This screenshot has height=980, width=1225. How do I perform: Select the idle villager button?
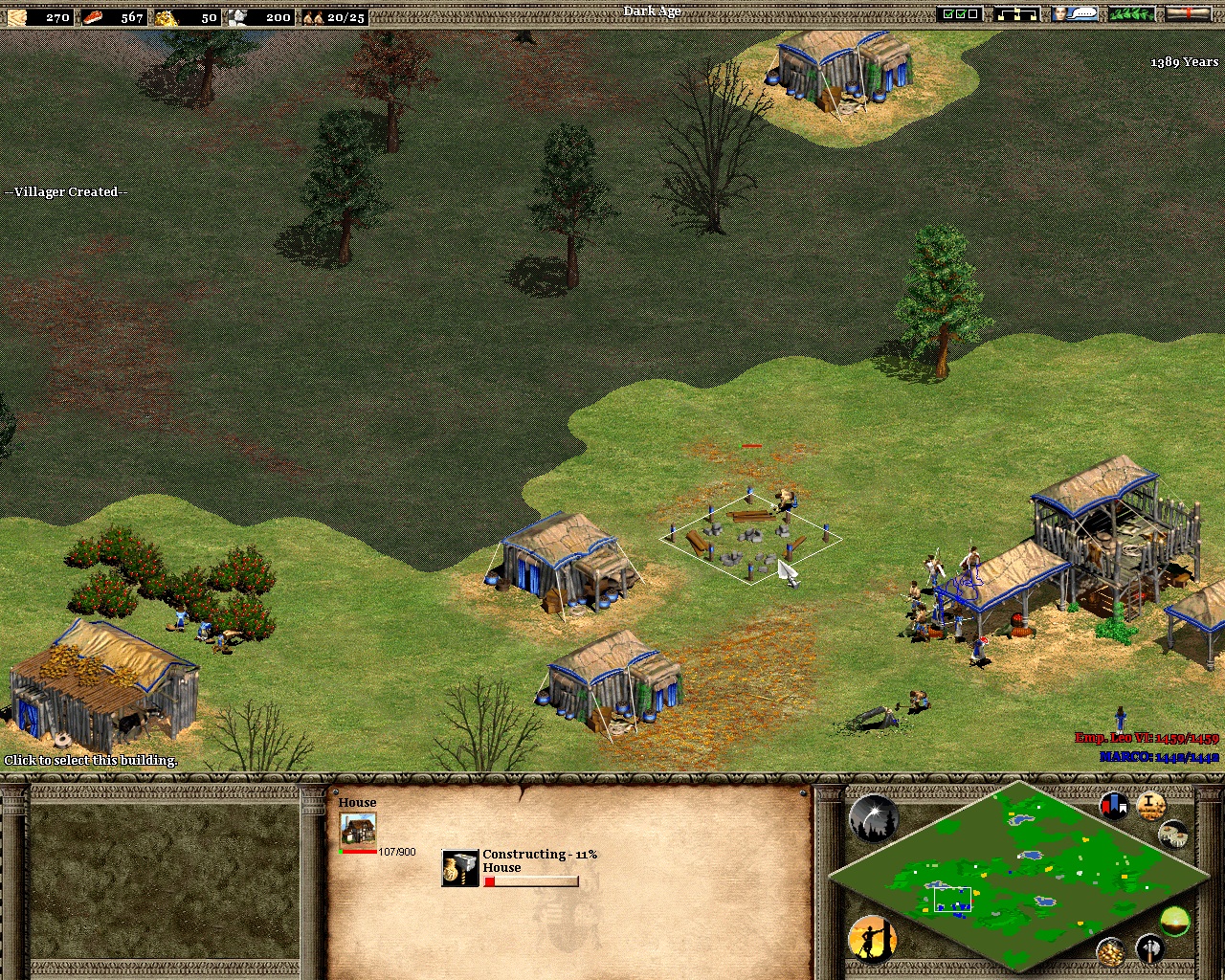point(871,938)
